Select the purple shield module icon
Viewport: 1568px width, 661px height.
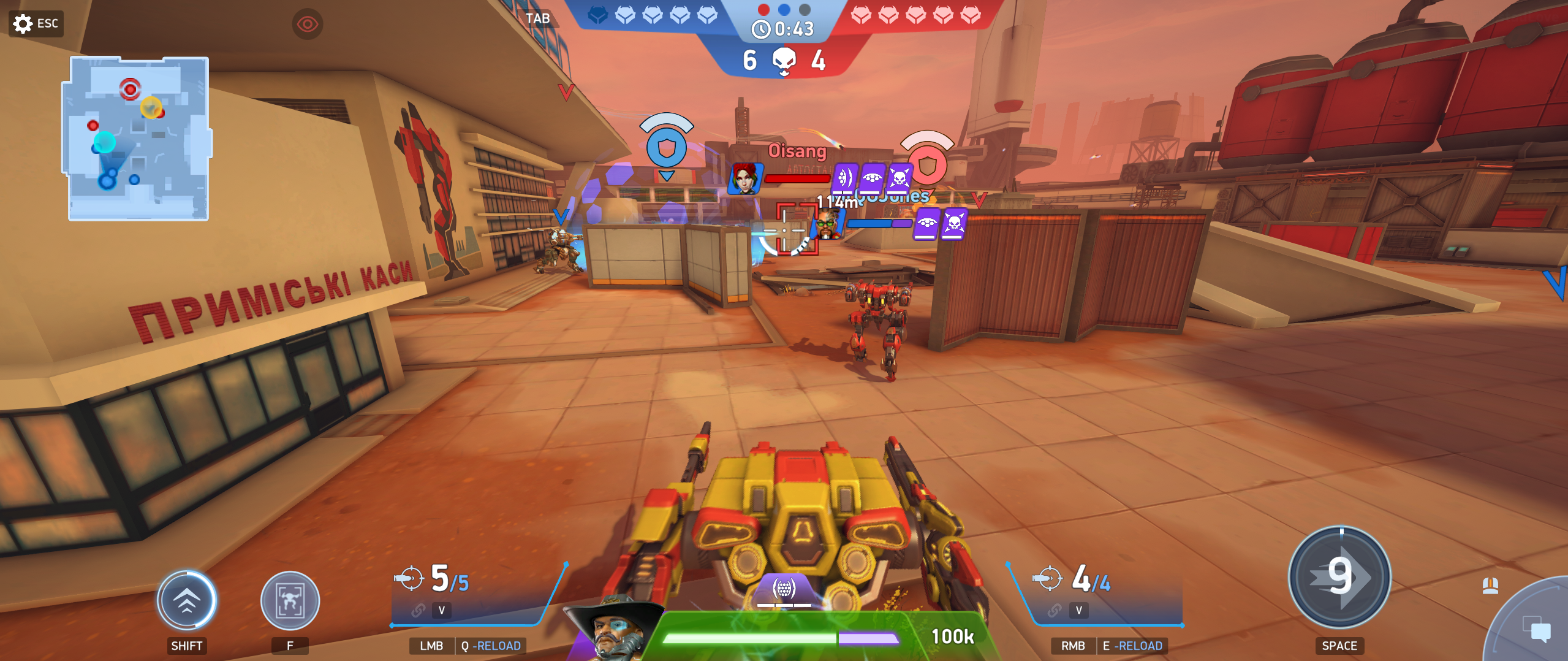(784, 589)
